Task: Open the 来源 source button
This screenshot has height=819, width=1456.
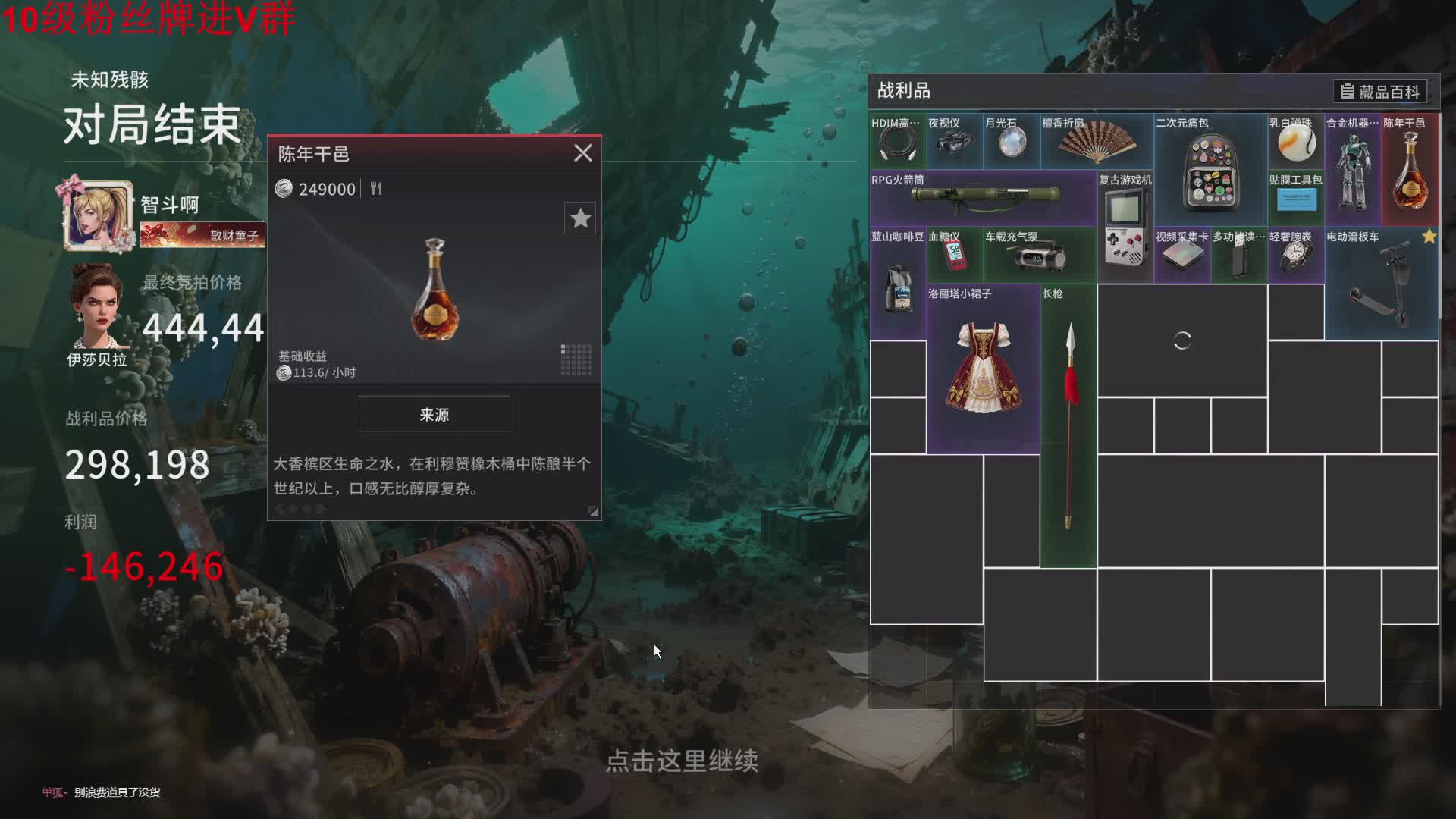Action: click(x=434, y=414)
